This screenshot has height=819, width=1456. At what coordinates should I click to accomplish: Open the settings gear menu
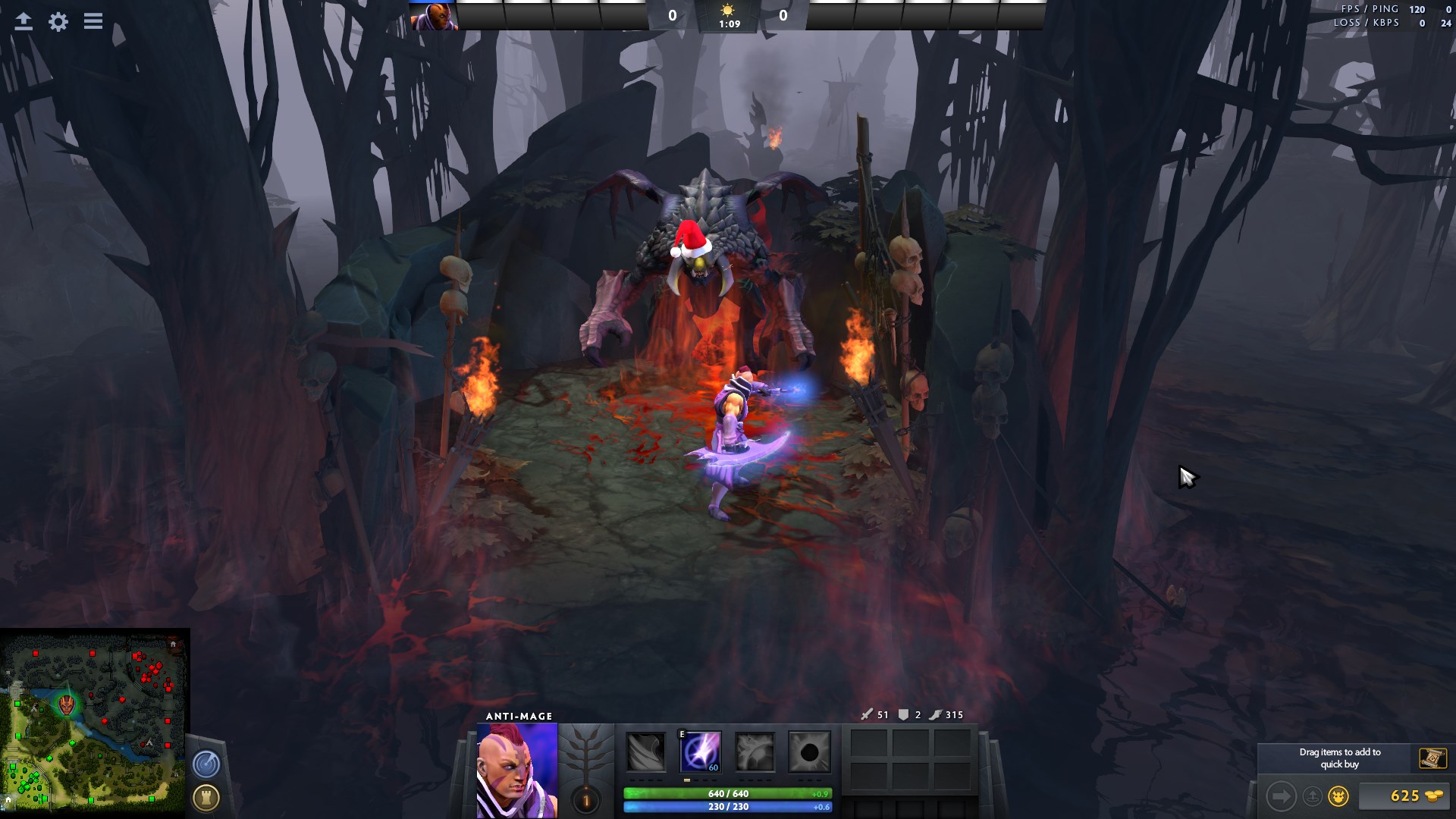[58, 21]
